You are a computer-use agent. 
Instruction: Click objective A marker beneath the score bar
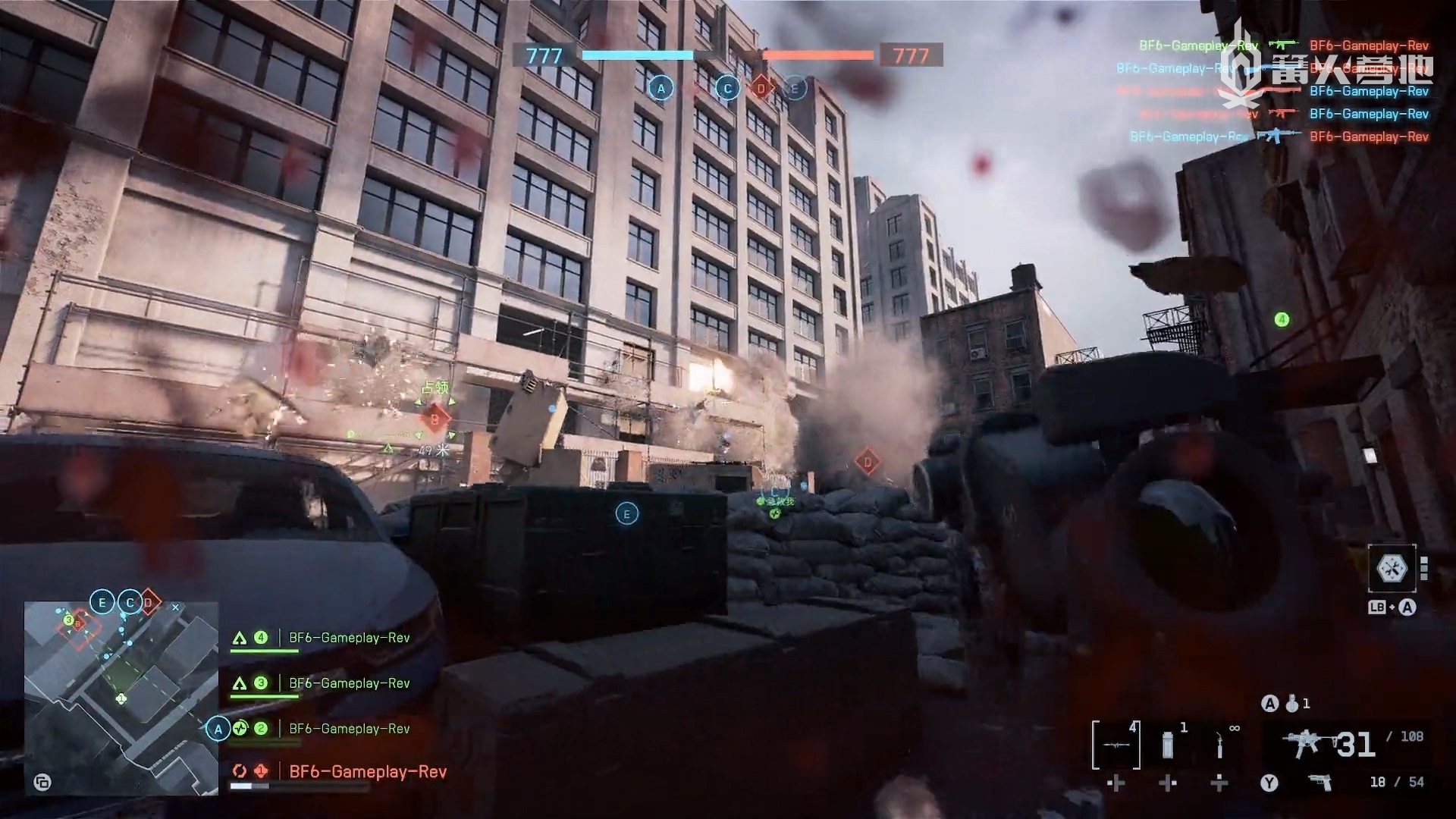tap(661, 89)
